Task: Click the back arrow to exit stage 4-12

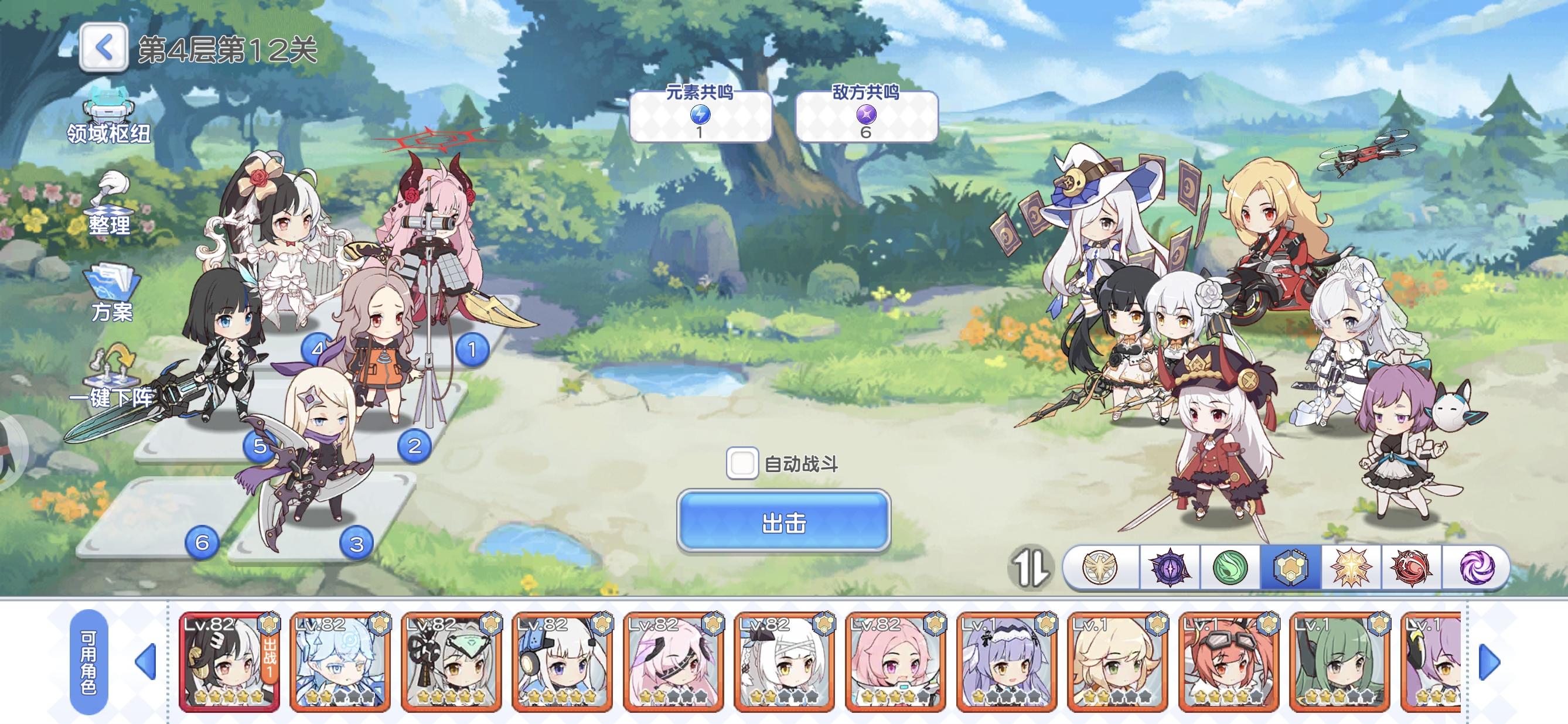Action: [x=105, y=46]
